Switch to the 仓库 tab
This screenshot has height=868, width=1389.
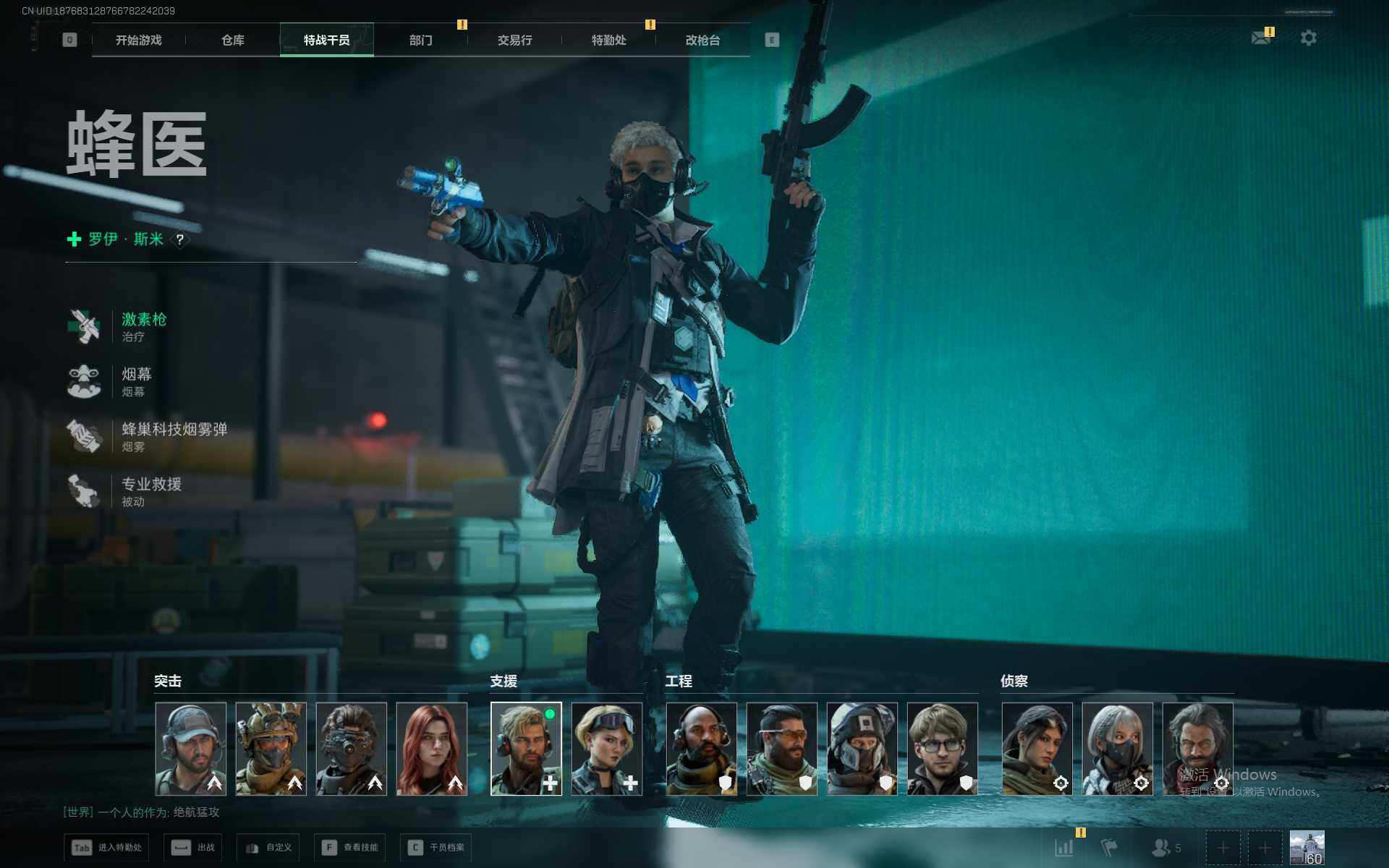click(x=232, y=41)
